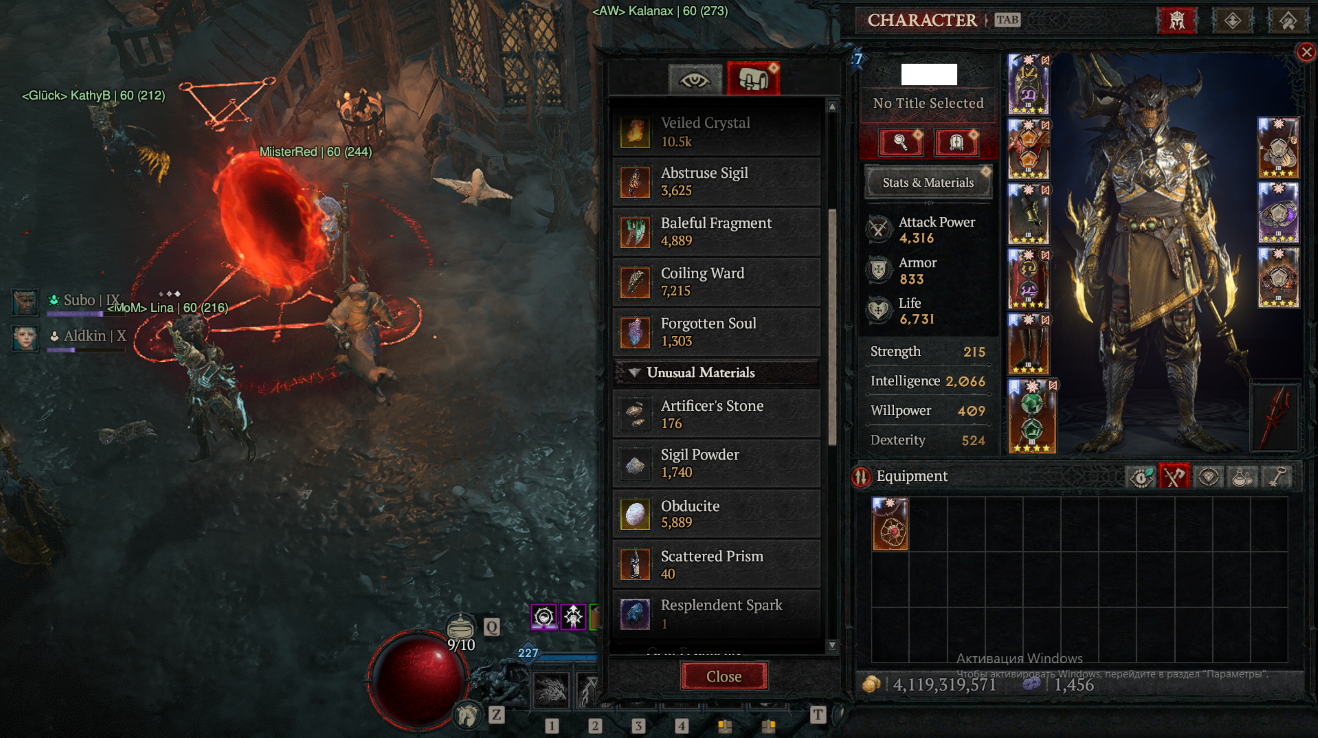The image size is (1318, 738).
Task: Click the Resplendent Spark material entry
Action: [716, 614]
